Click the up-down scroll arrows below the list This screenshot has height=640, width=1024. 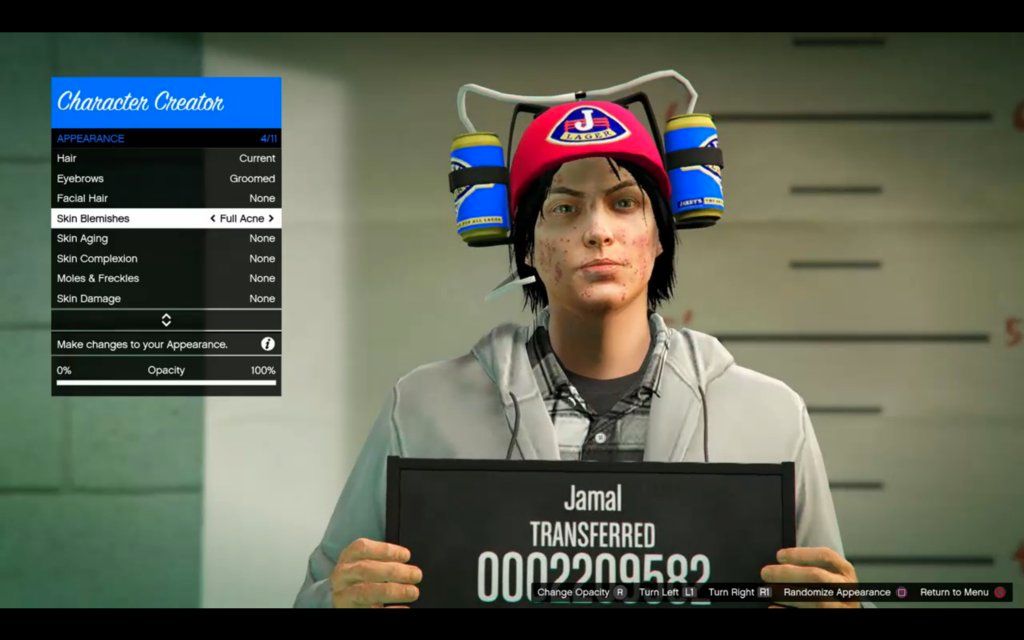point(166,320)
